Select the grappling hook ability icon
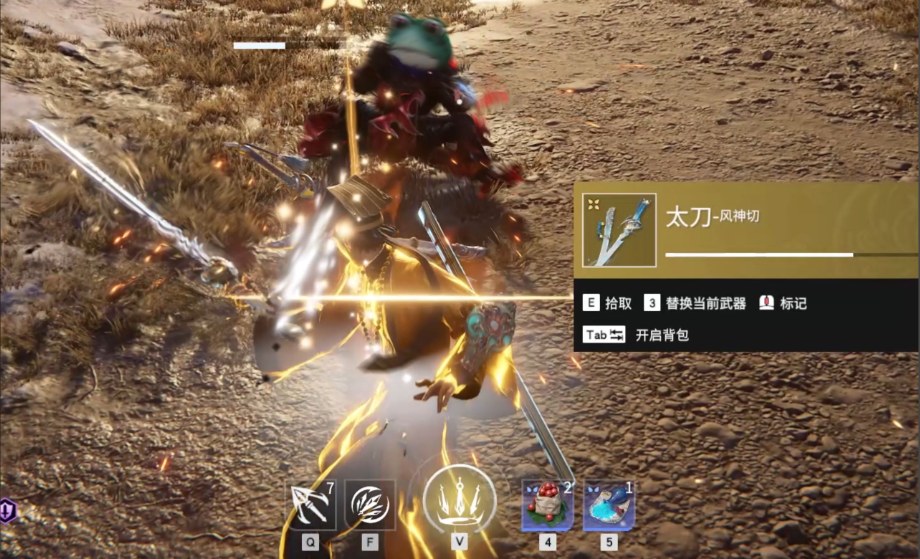 pos(313,505)
